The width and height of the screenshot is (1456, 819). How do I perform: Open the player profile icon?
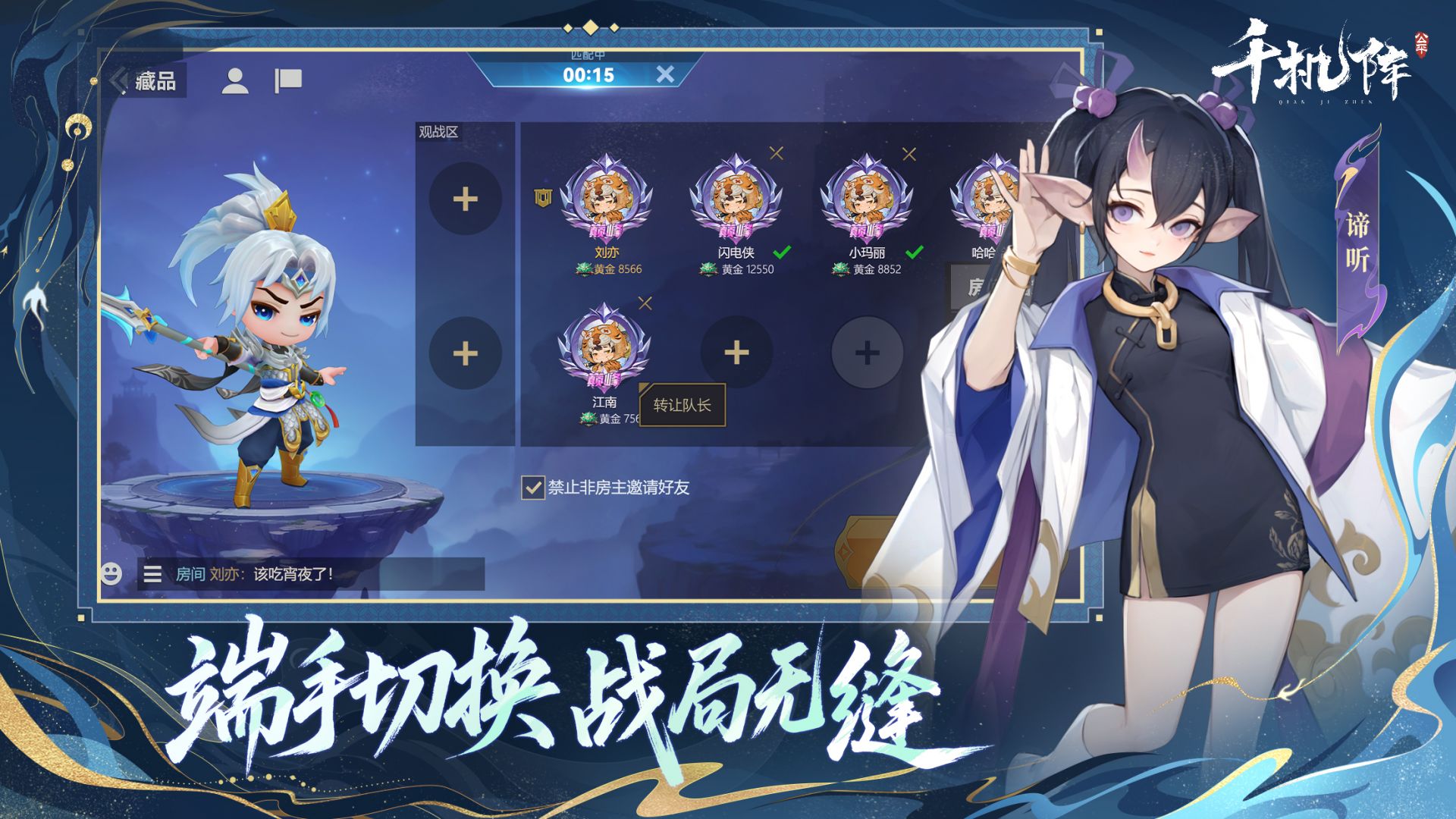coord(234,78)
